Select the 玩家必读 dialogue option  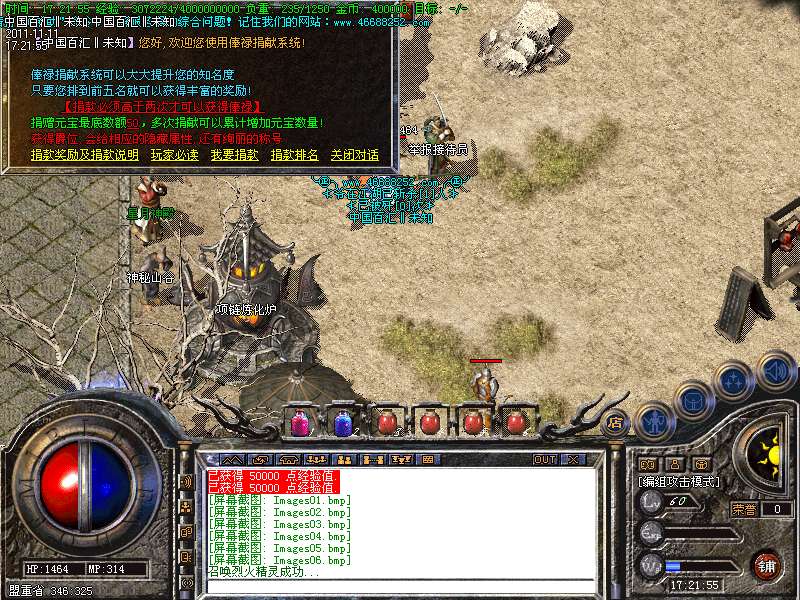174,155
